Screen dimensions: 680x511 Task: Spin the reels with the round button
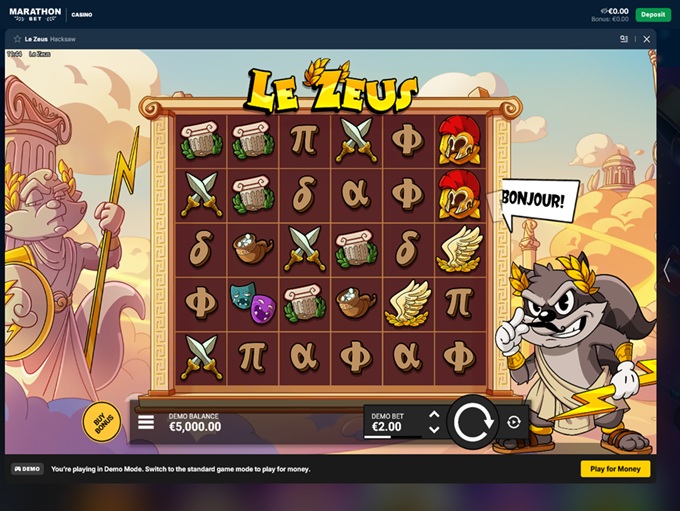click(471, 421)
